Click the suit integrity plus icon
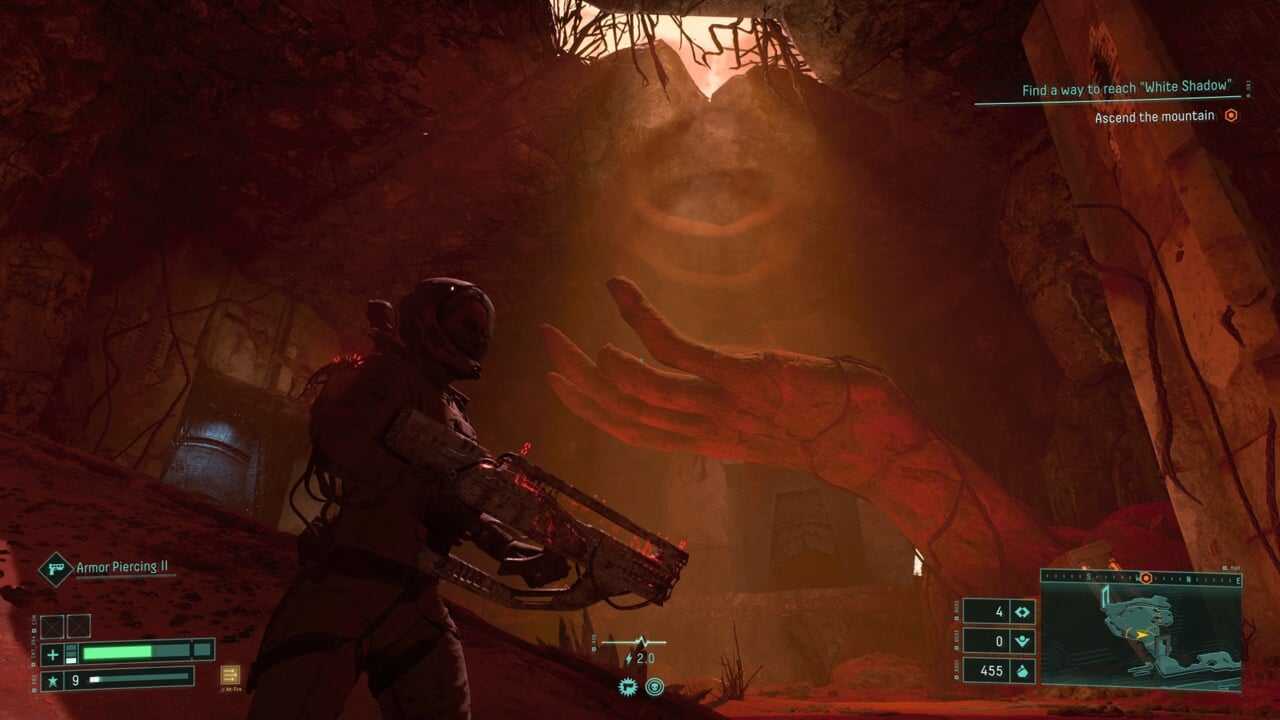This screenshot has height=720, width=1280. pos(52,652)
